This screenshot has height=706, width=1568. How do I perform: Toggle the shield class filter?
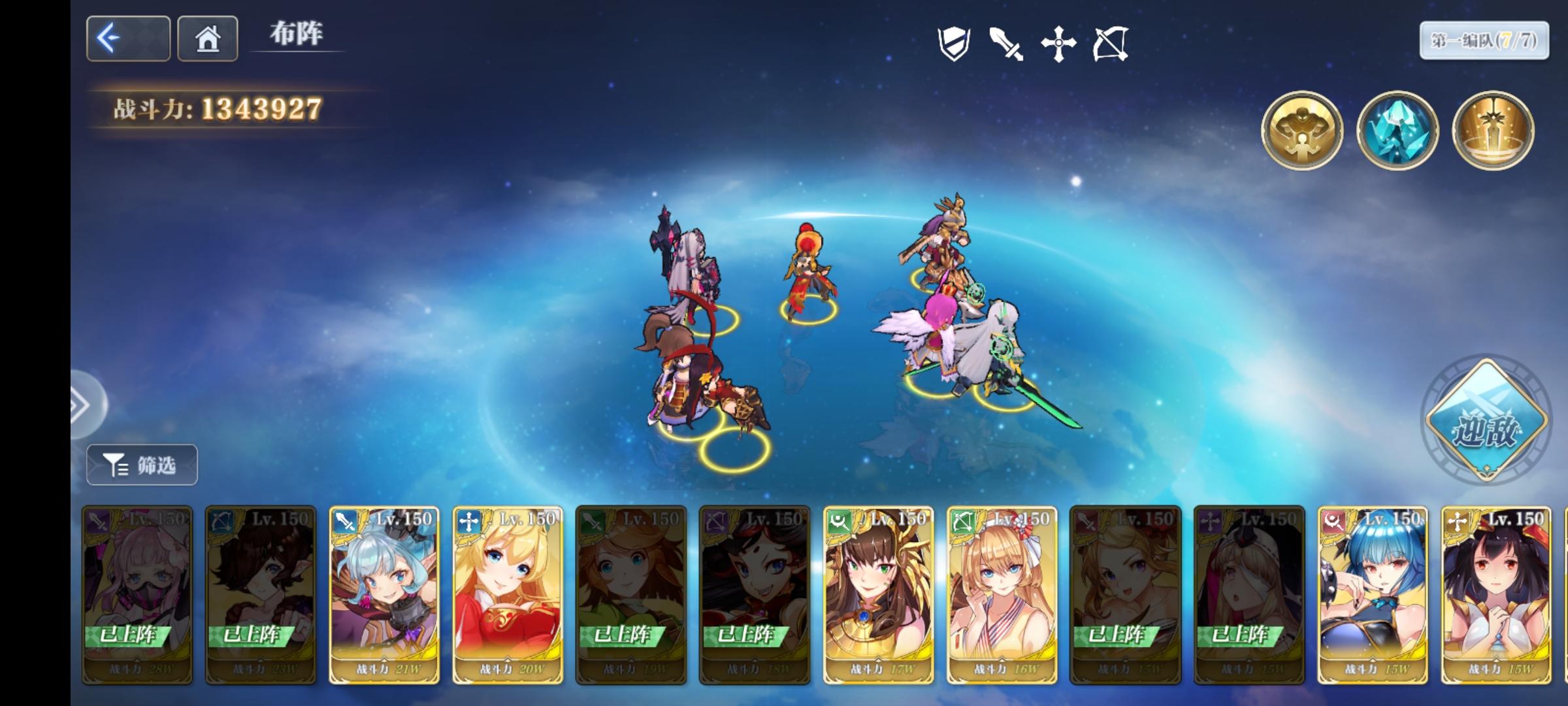point(953,42)
